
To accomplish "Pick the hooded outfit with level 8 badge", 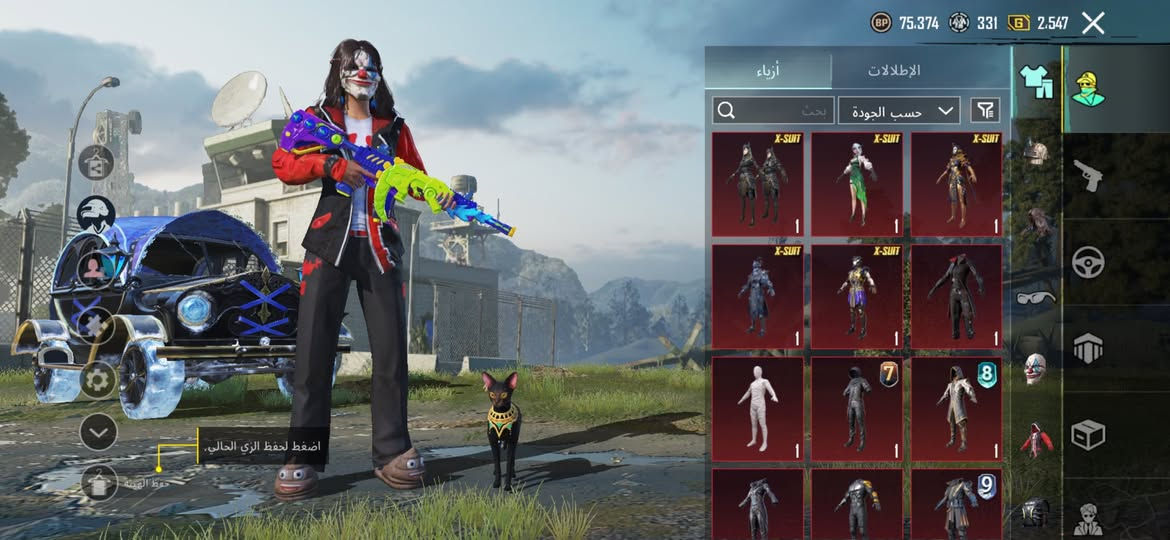I will (x=956, y=408).
